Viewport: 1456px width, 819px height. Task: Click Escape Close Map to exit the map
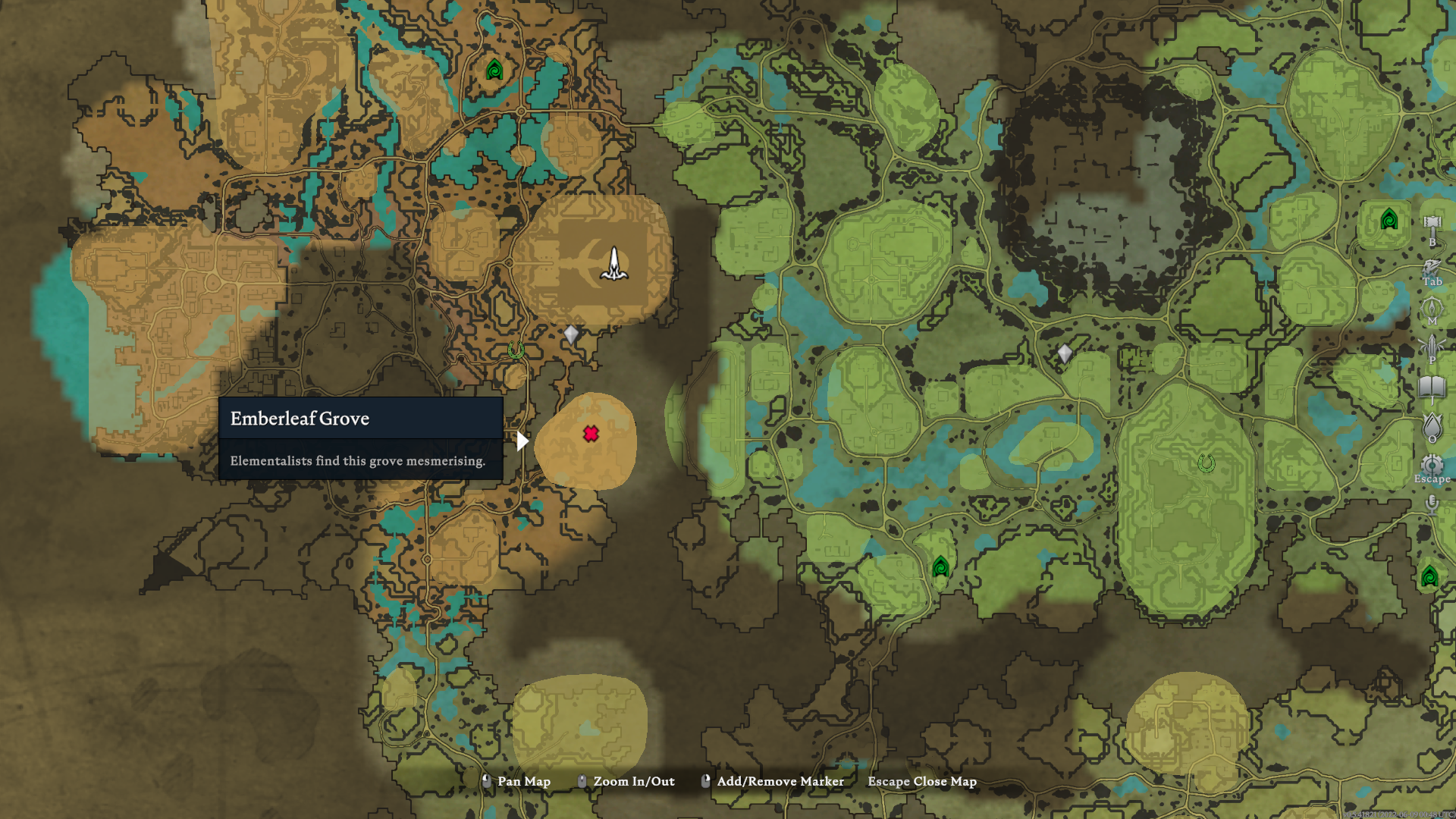[921, 781]
